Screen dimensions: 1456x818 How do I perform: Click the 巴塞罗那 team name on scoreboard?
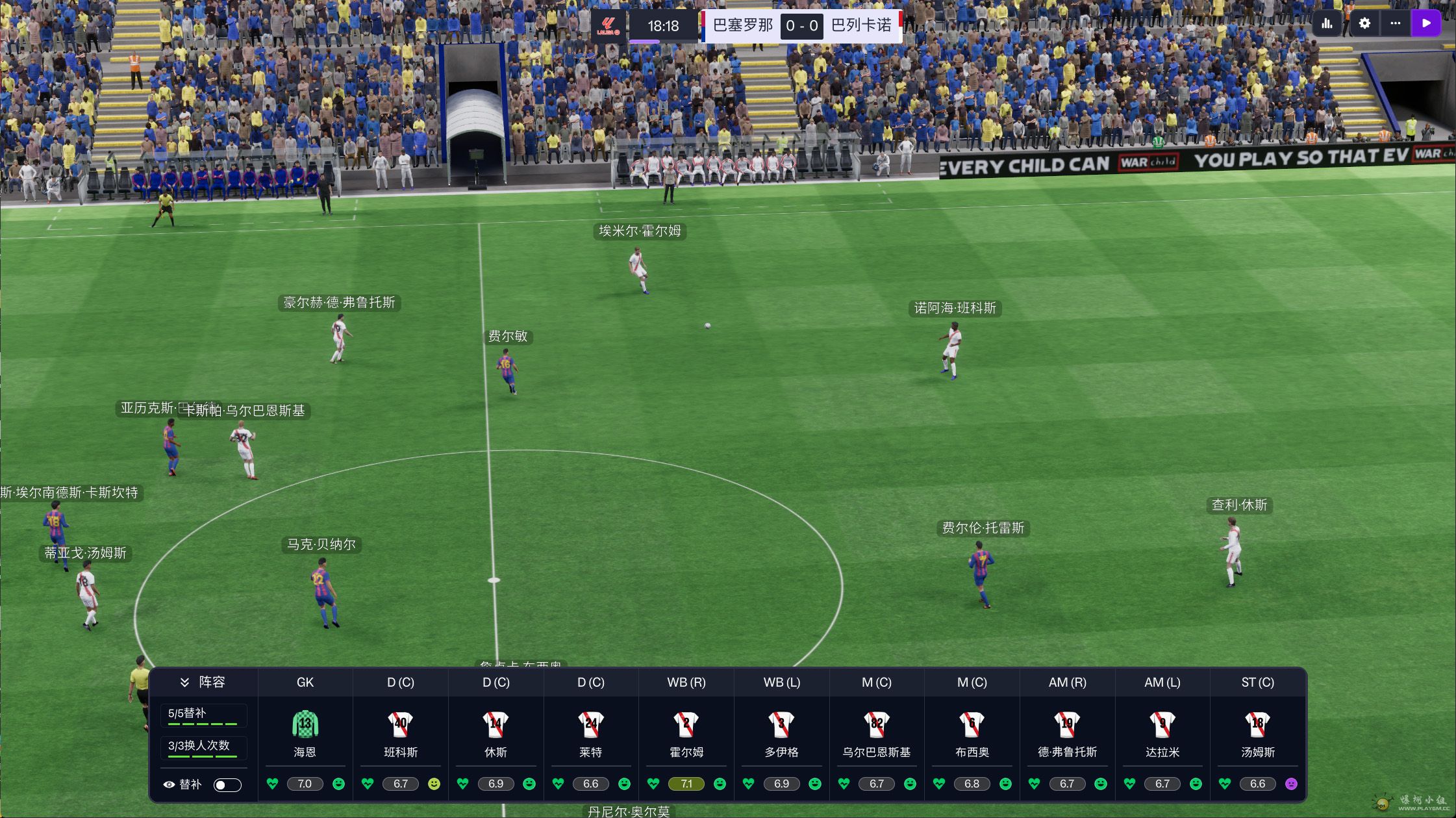pyautogui.click(x=742, y=26)
